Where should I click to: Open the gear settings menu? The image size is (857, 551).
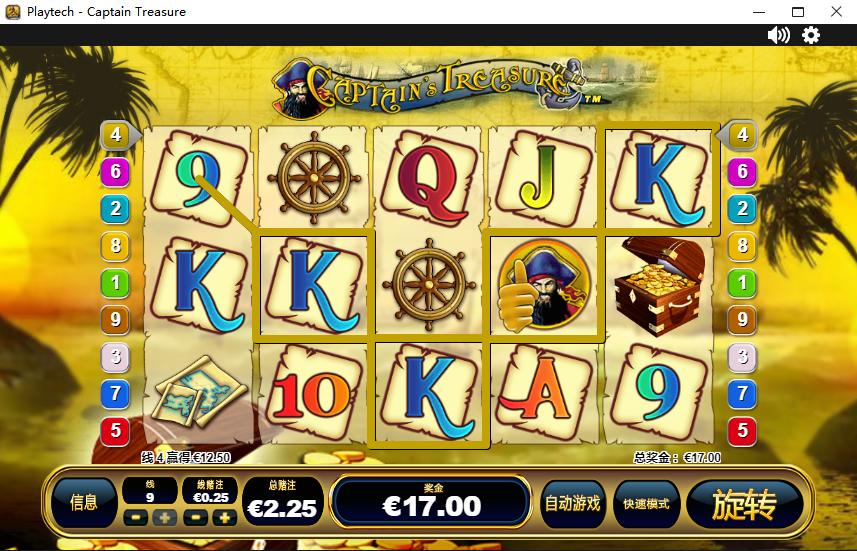[811, 35]
